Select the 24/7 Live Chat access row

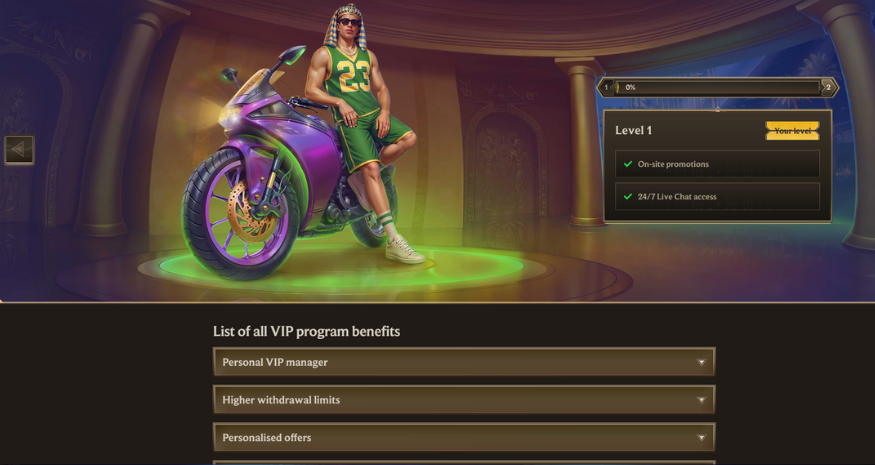pyautogui.click(x=717, y=197)
